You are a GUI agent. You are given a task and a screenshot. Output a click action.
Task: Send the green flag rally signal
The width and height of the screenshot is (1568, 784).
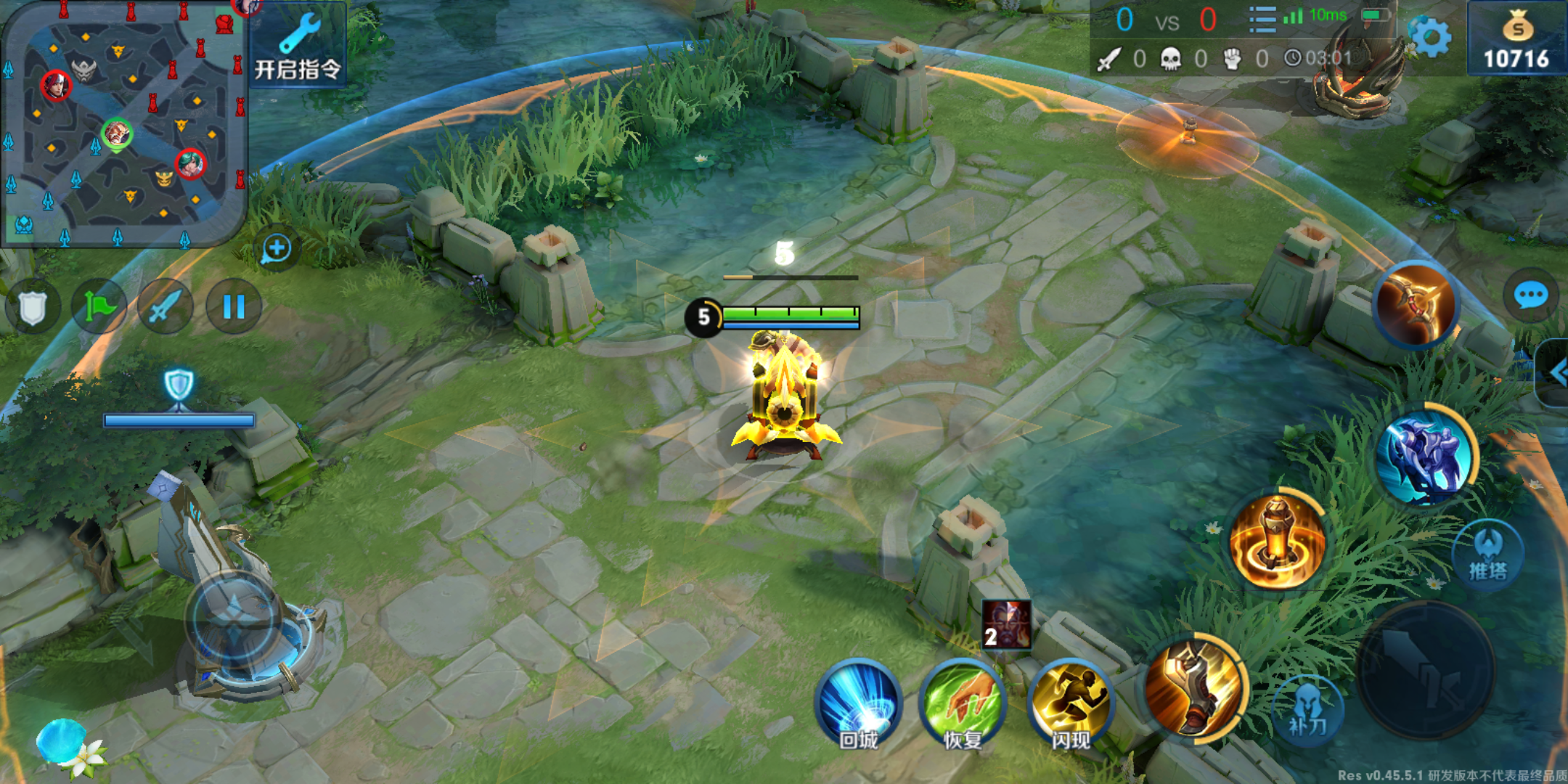[99, 307]
